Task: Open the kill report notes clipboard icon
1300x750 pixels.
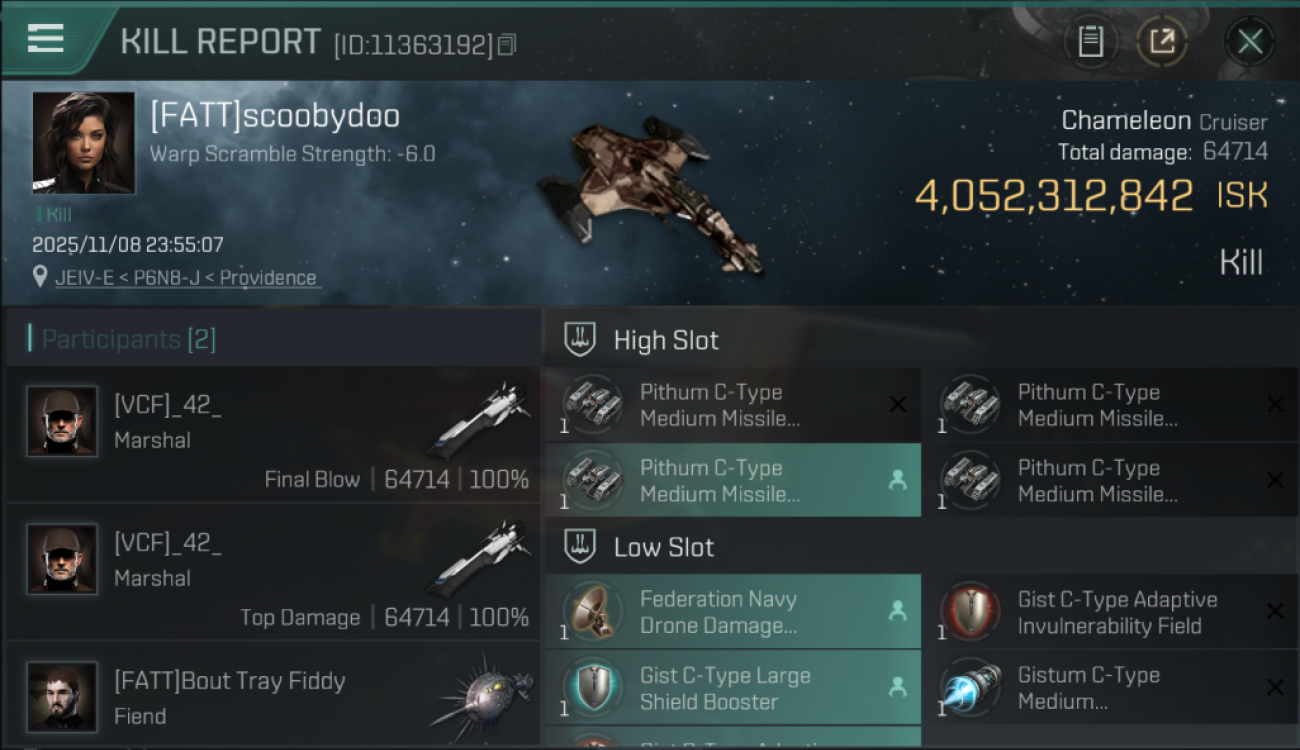Action: click(x=1091, y=42)
